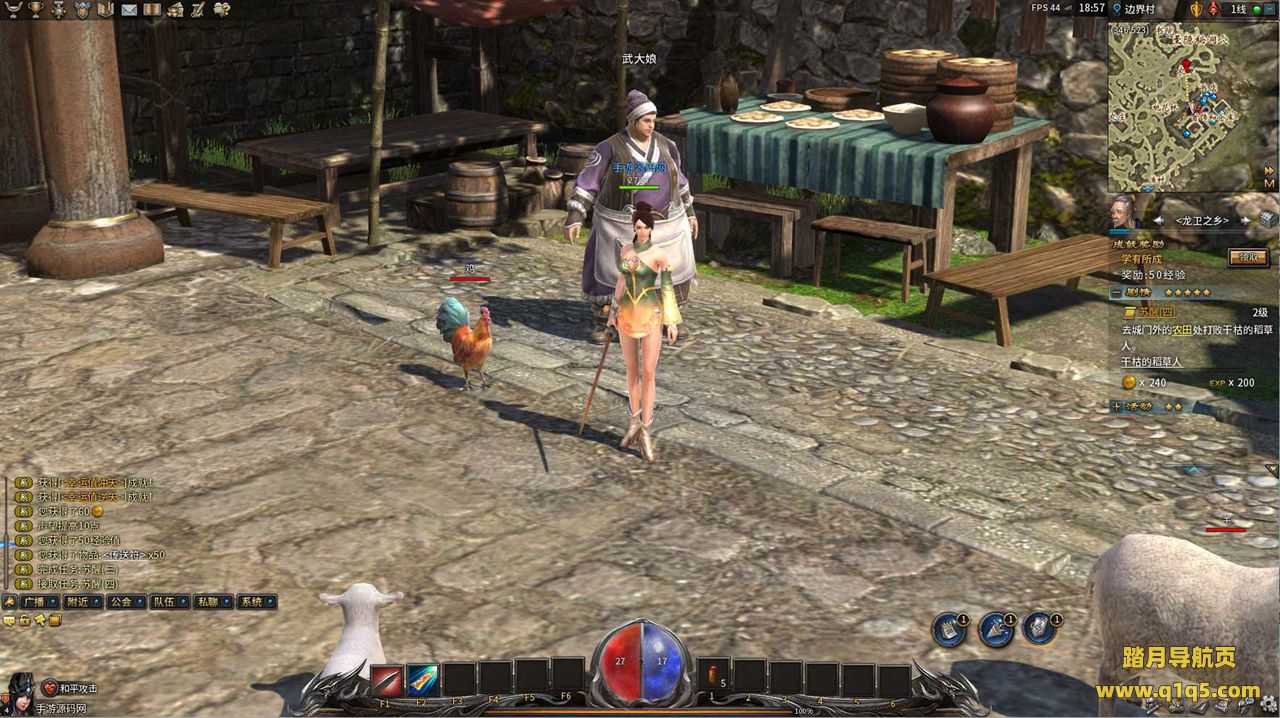Open the mail envelope icon
Image resolution: width=1280 pixels, height=718 pixels.
click(129, 9)
